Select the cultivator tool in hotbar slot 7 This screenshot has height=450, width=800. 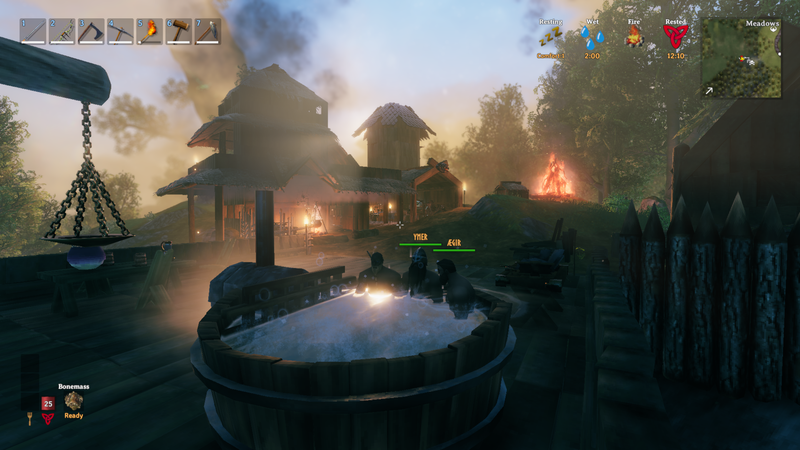point(208,31)
